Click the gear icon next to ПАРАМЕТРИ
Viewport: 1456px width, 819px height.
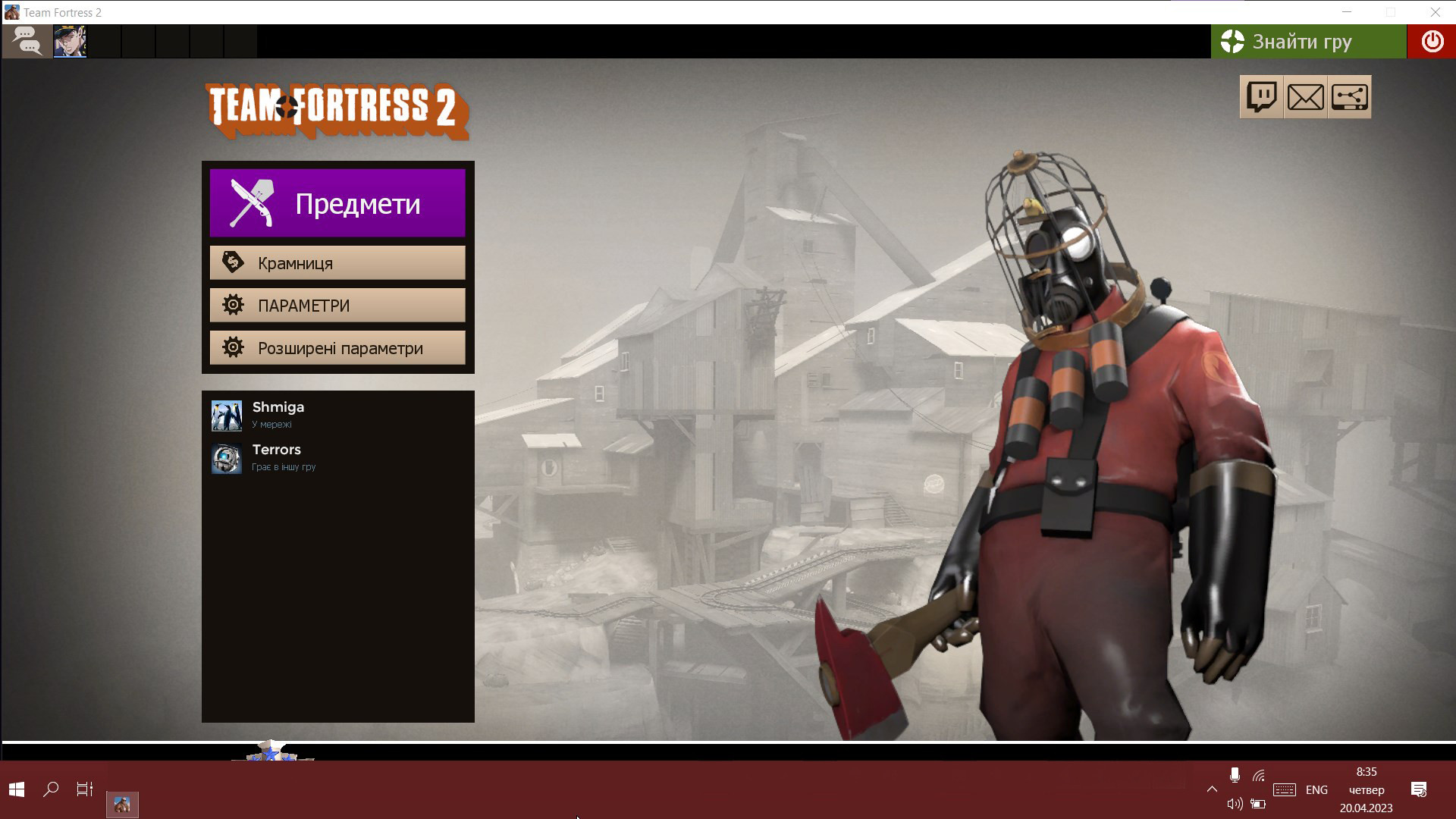tap(234, 305)
